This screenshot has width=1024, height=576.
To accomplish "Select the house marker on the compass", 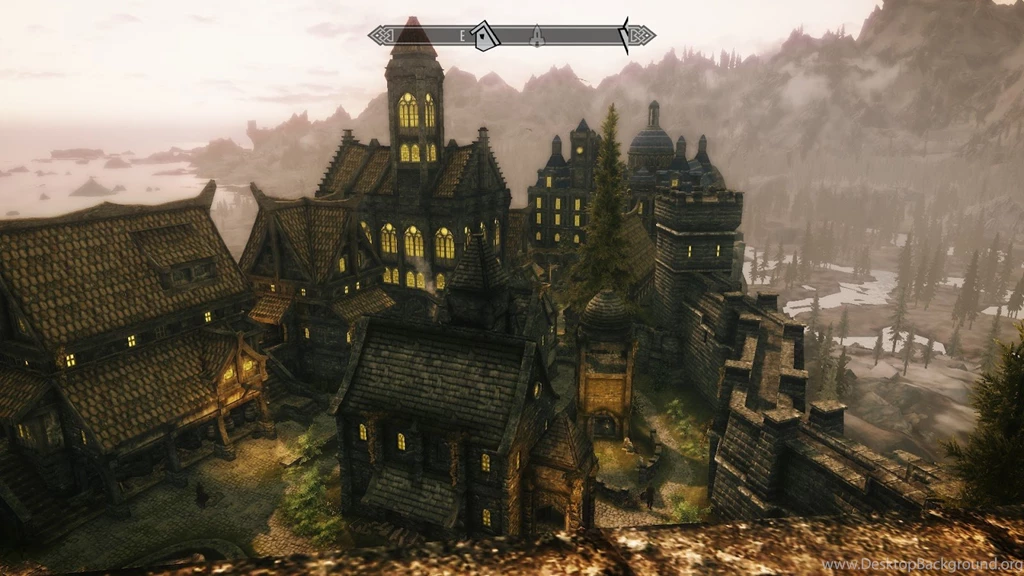I will click(x=485, y=36).
